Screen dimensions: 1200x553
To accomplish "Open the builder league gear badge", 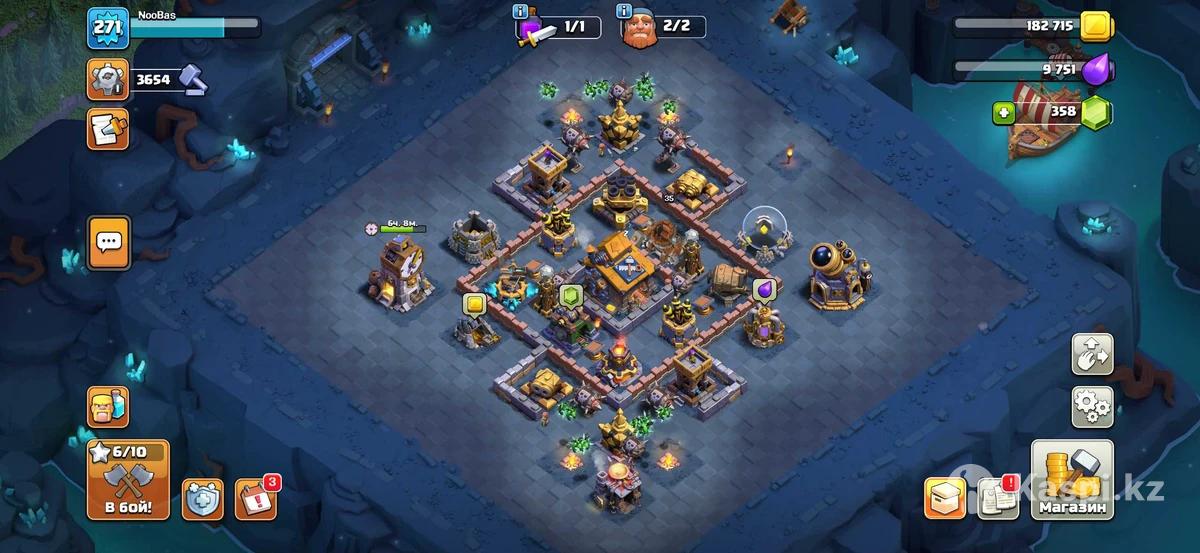I will pyautogui.click(x=107, y=79).
